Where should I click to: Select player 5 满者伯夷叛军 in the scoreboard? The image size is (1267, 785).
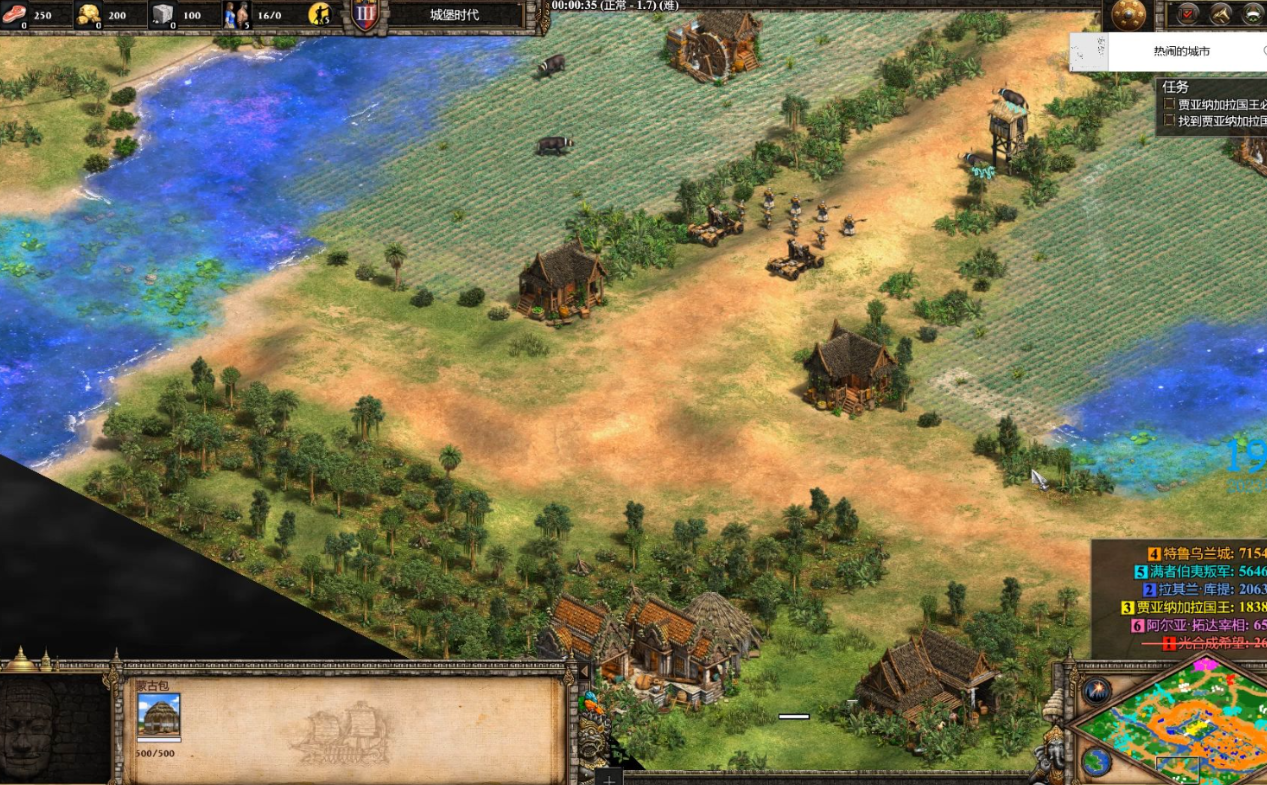pyautogui.click(x=1200, y=571)
